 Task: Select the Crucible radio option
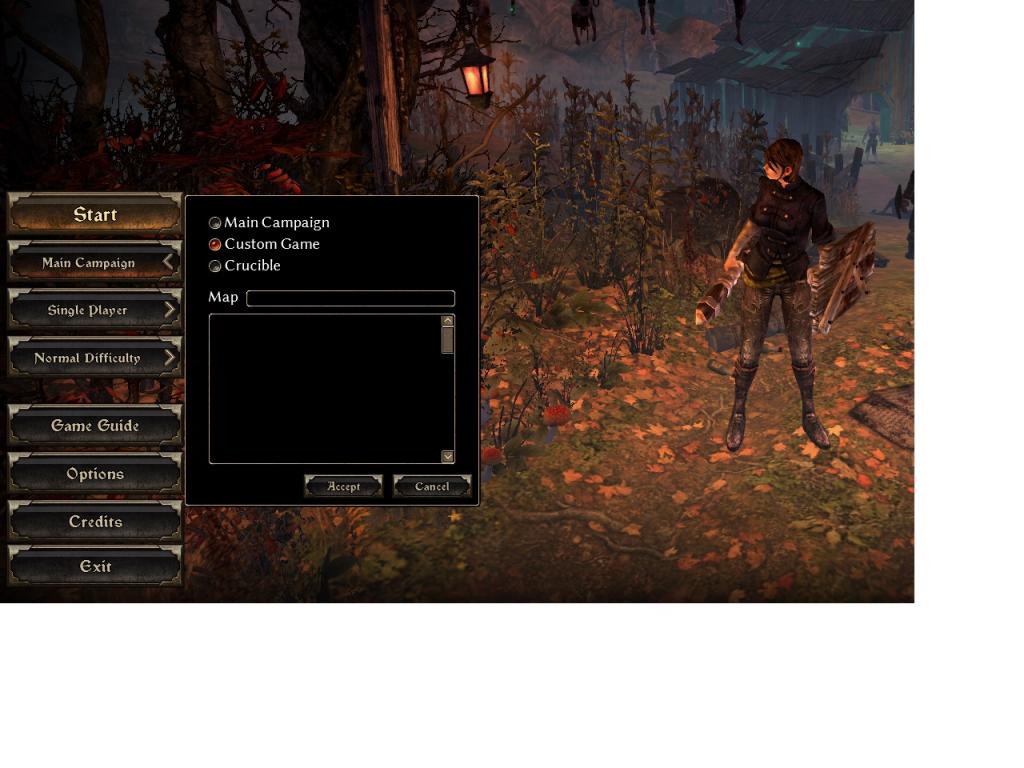pyautogui.click(x=215, y=266)
